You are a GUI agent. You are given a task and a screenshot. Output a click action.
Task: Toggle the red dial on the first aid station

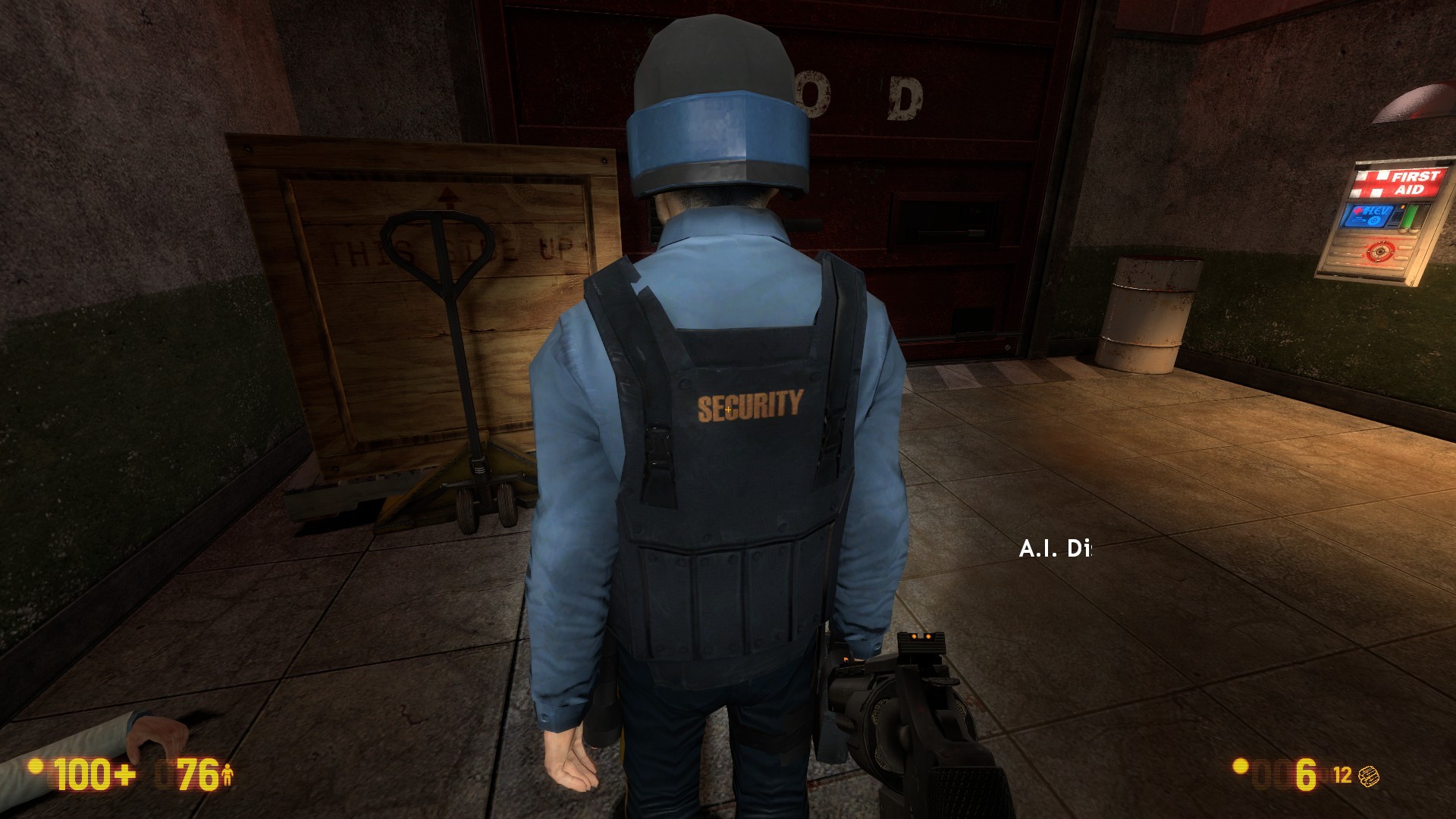pos(1381,252)
